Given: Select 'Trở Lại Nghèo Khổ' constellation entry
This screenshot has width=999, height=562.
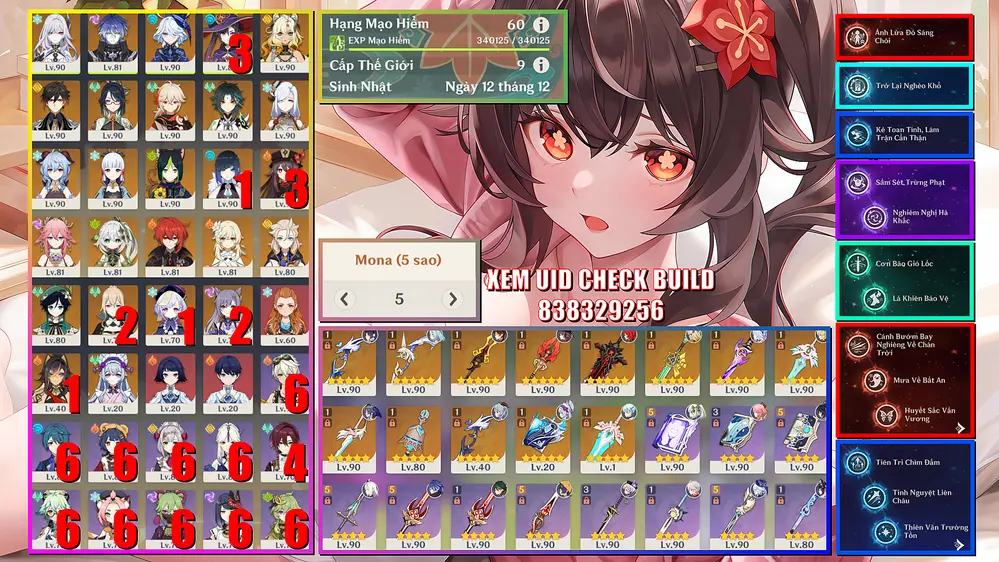Looking at the screenshot, I should (x=904, y=87).
